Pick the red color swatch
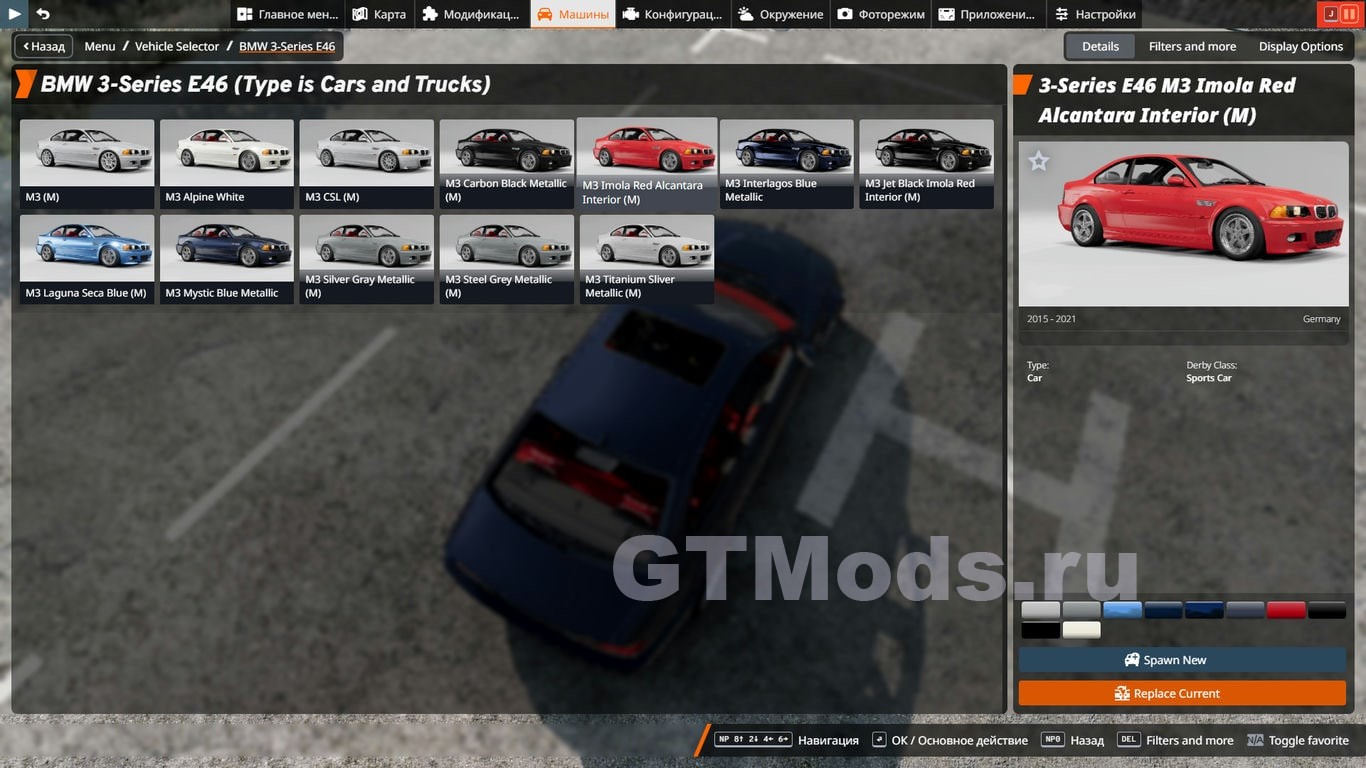The height and width of the screenshot is (768, 1366). [x=1286, y=610]
